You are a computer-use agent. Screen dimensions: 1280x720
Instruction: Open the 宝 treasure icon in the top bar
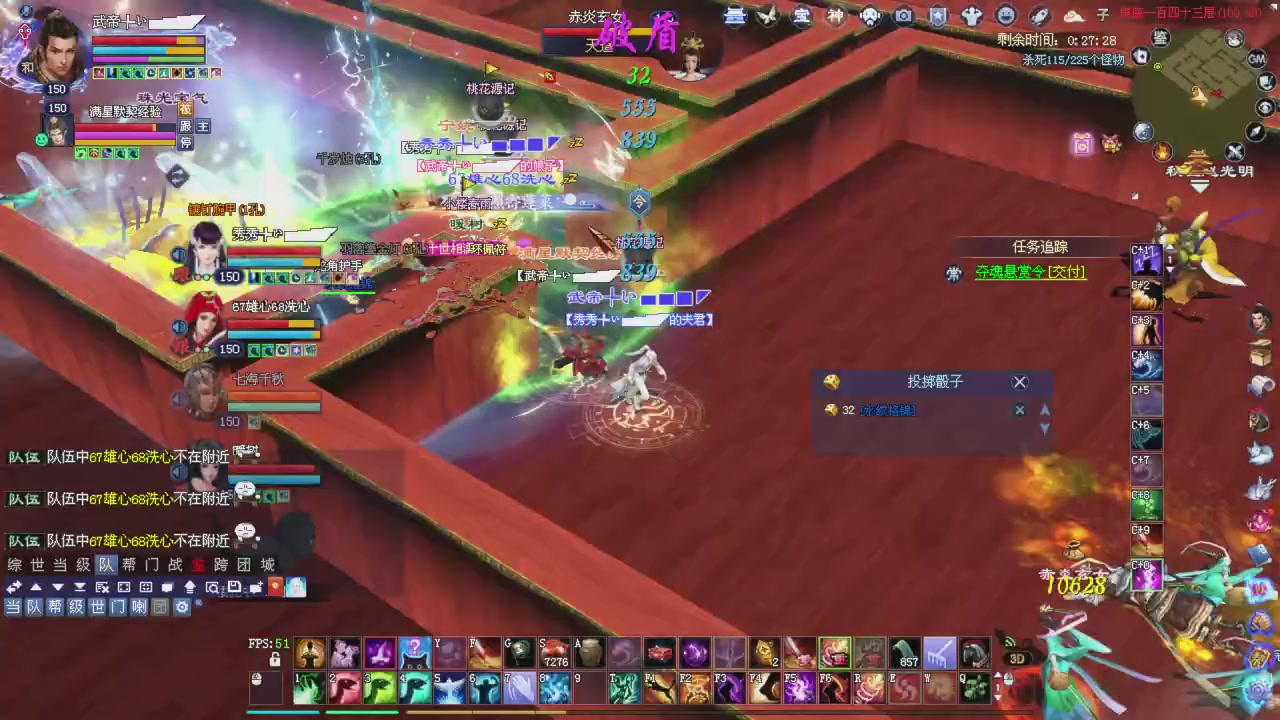800,15
